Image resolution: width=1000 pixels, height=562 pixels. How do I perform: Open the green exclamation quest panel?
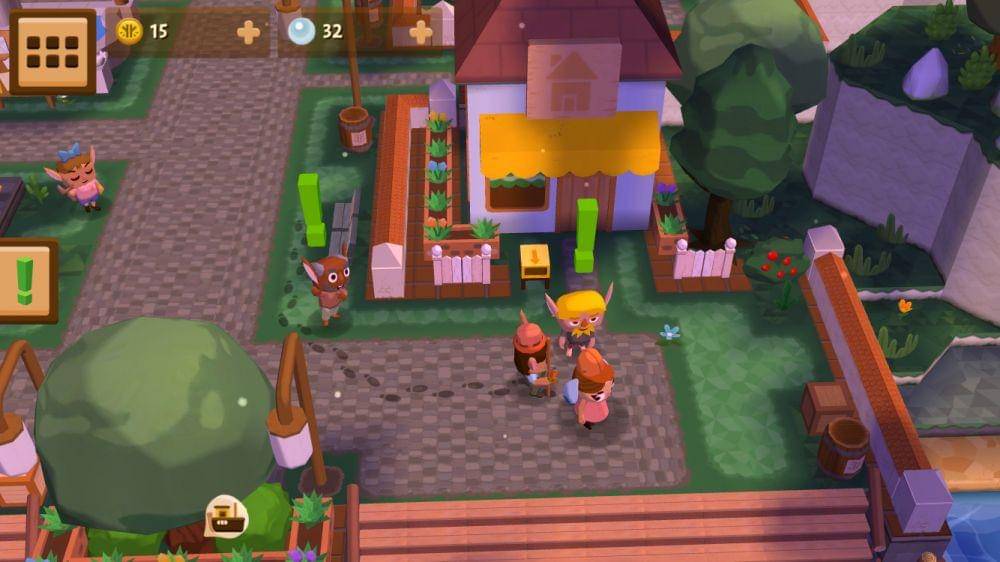pos(25,280)
